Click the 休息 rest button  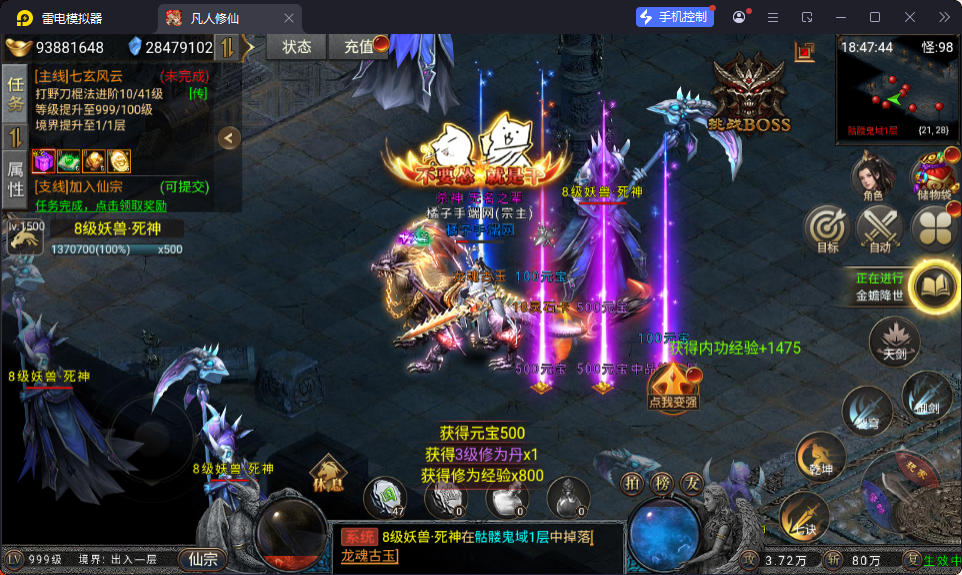tap(327, 473)
